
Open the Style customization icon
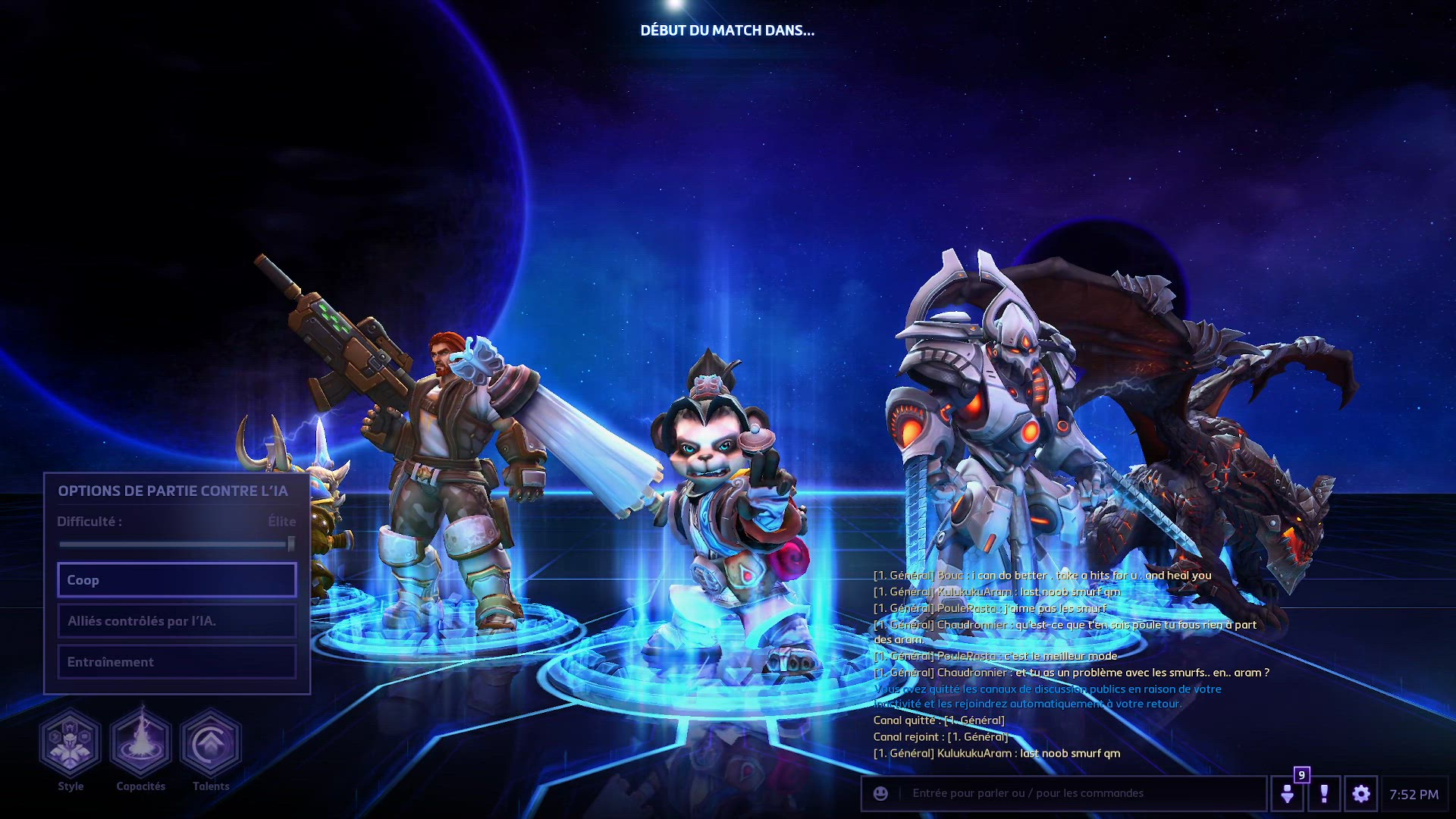tap(71, 744)
